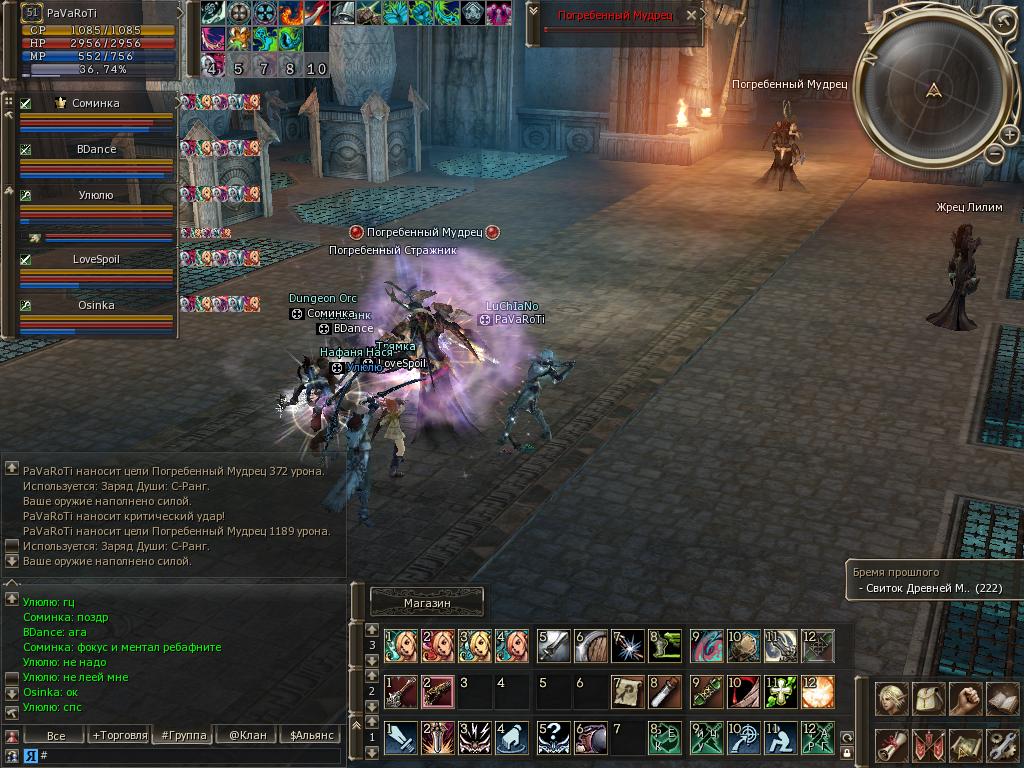Viewport: 1024px width, 768px height.
Task: Select party member Соминка
Action: click(x=95, y=103)
